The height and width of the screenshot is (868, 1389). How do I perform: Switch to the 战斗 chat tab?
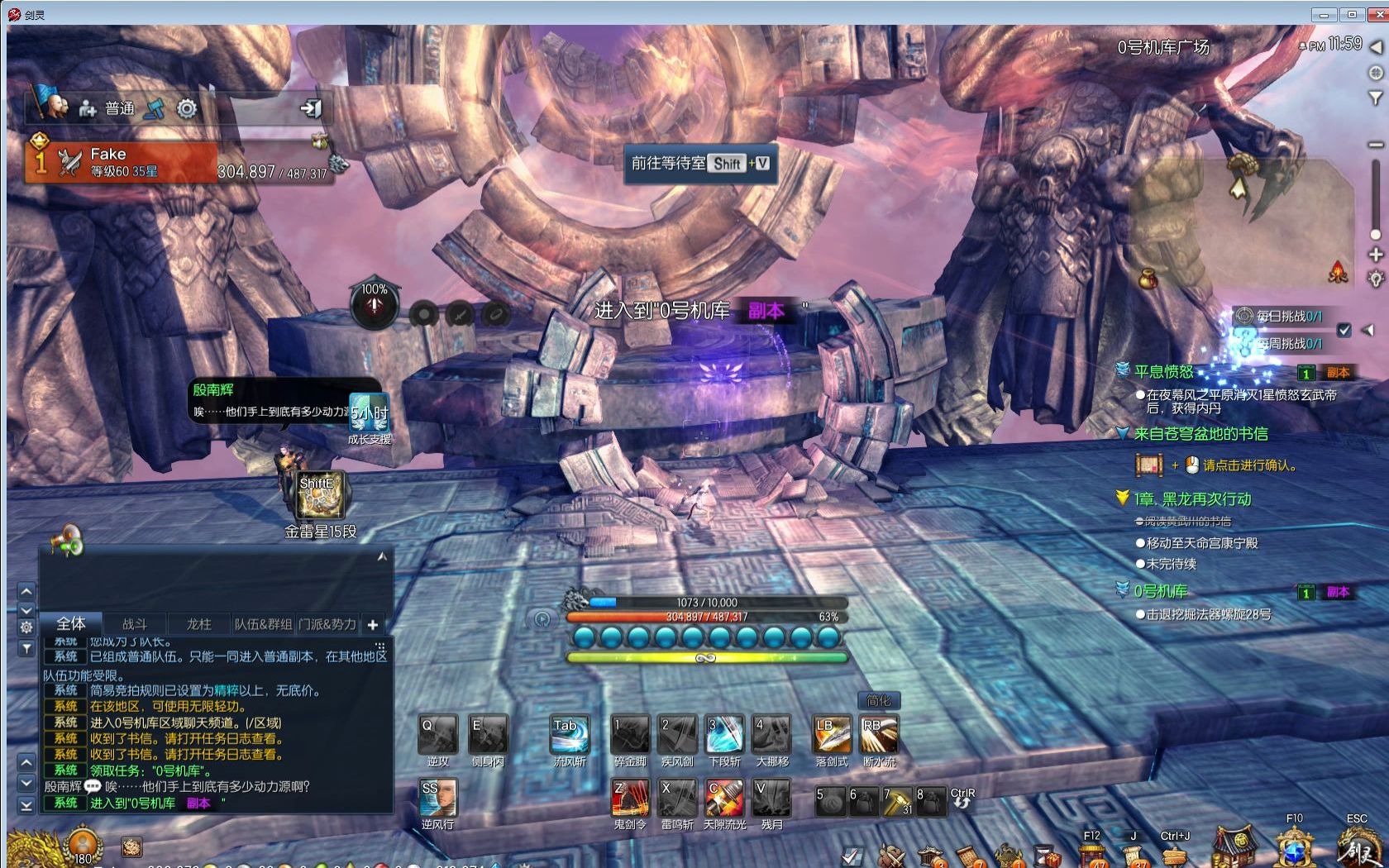pyautogui.click(x=134, y=624)
